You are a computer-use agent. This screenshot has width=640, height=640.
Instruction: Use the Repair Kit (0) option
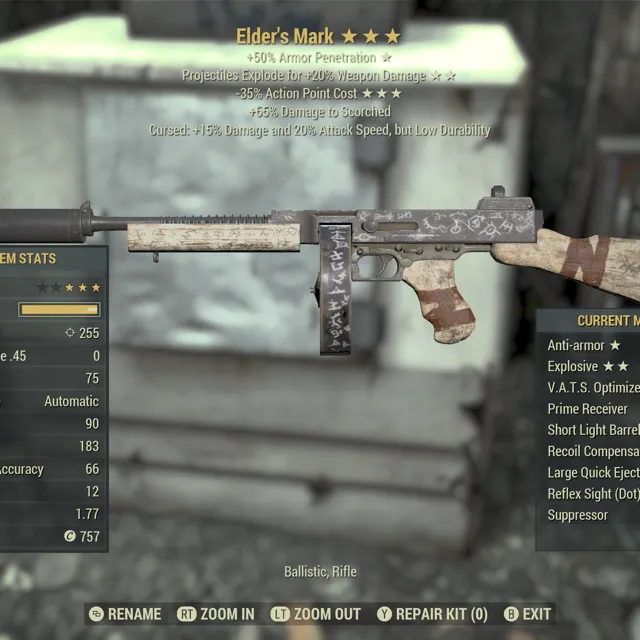[x=432, y=614]
